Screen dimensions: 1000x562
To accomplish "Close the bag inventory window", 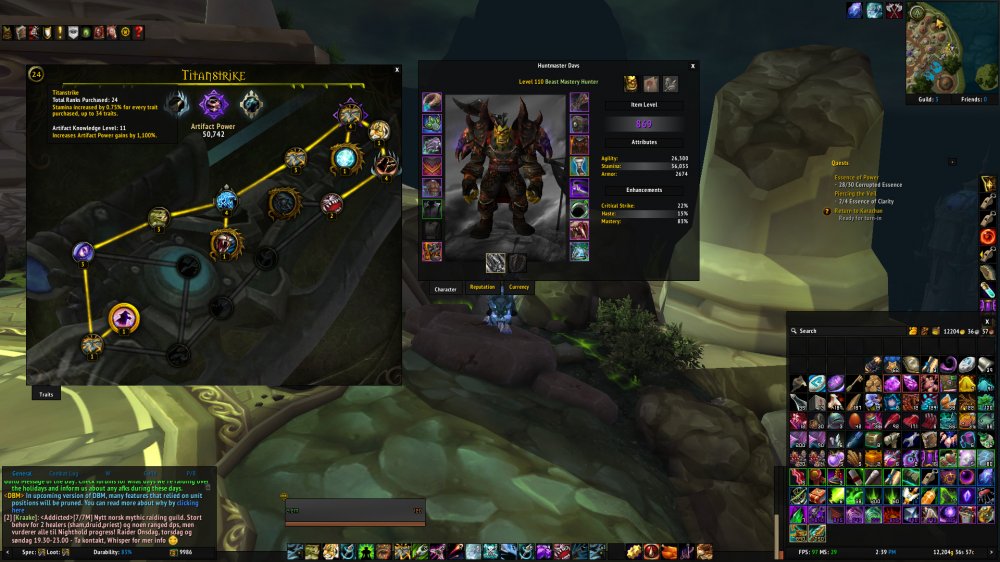I will [988, 320].
